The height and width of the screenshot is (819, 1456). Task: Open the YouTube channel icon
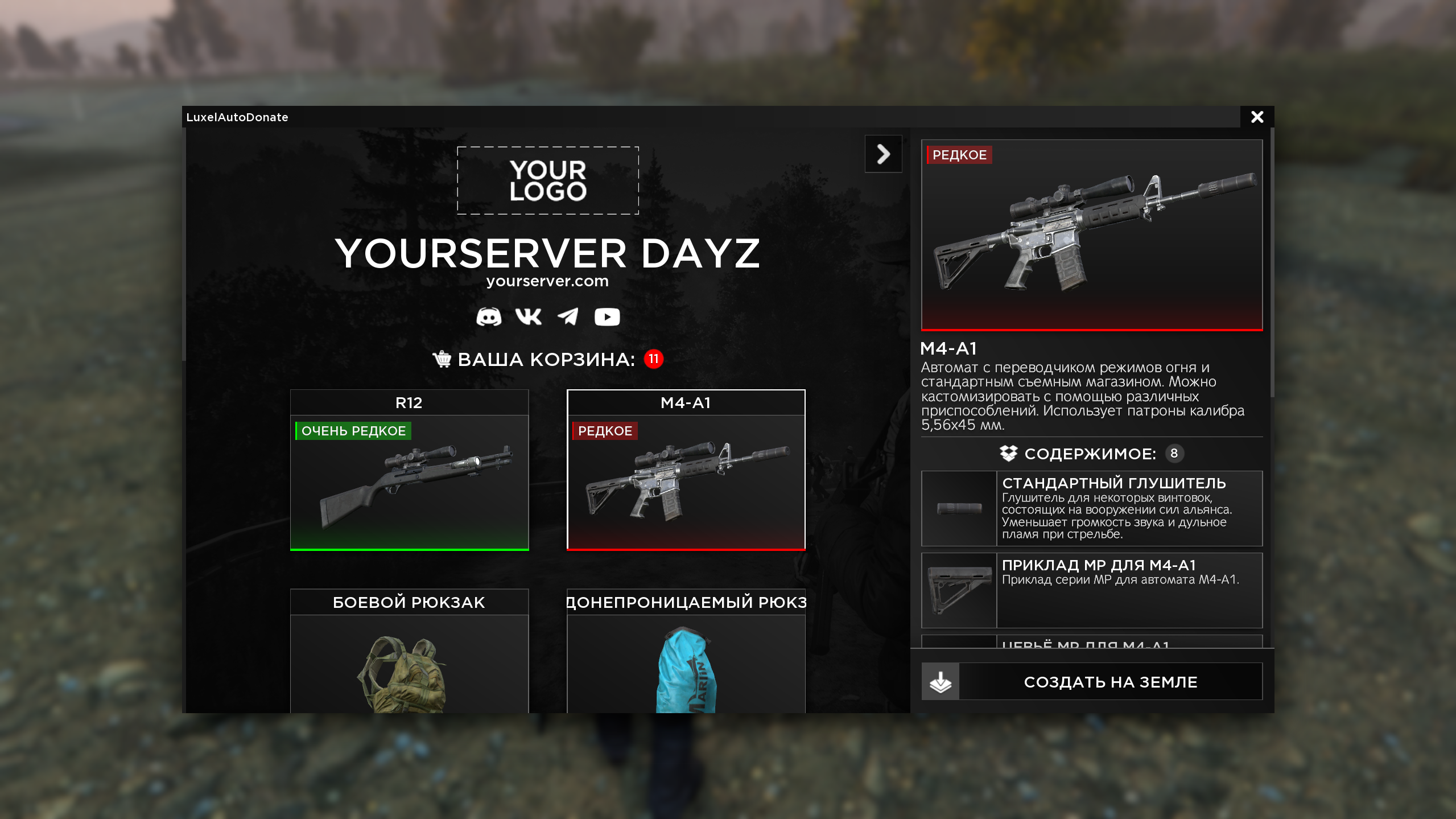607,317
